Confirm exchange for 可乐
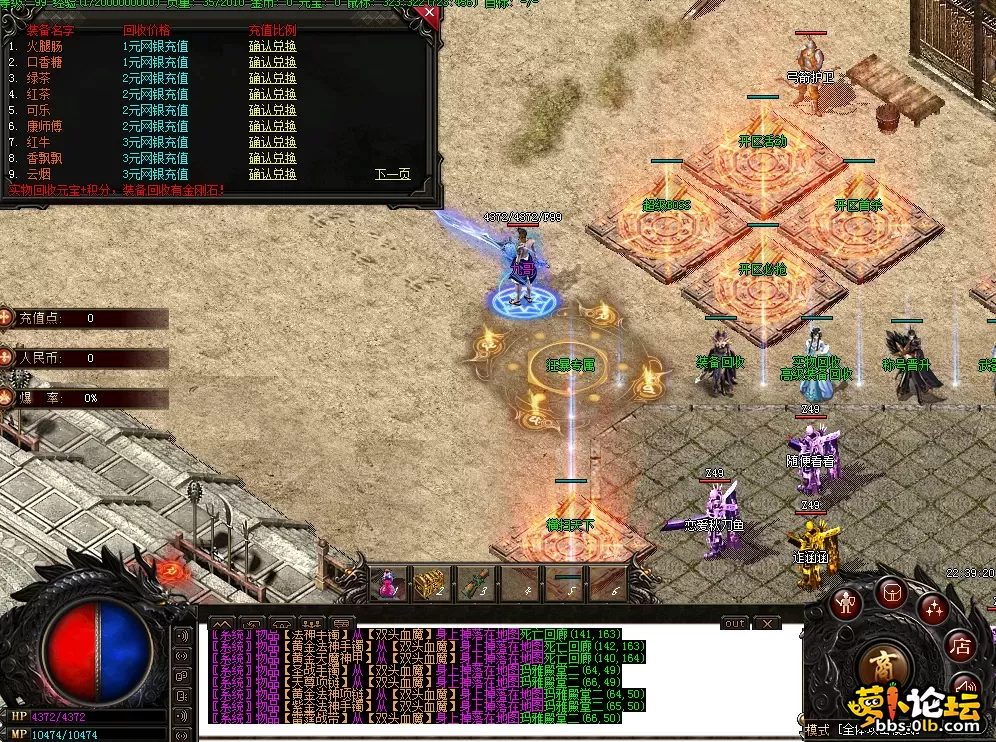The image size is (996, 742). 272,110
